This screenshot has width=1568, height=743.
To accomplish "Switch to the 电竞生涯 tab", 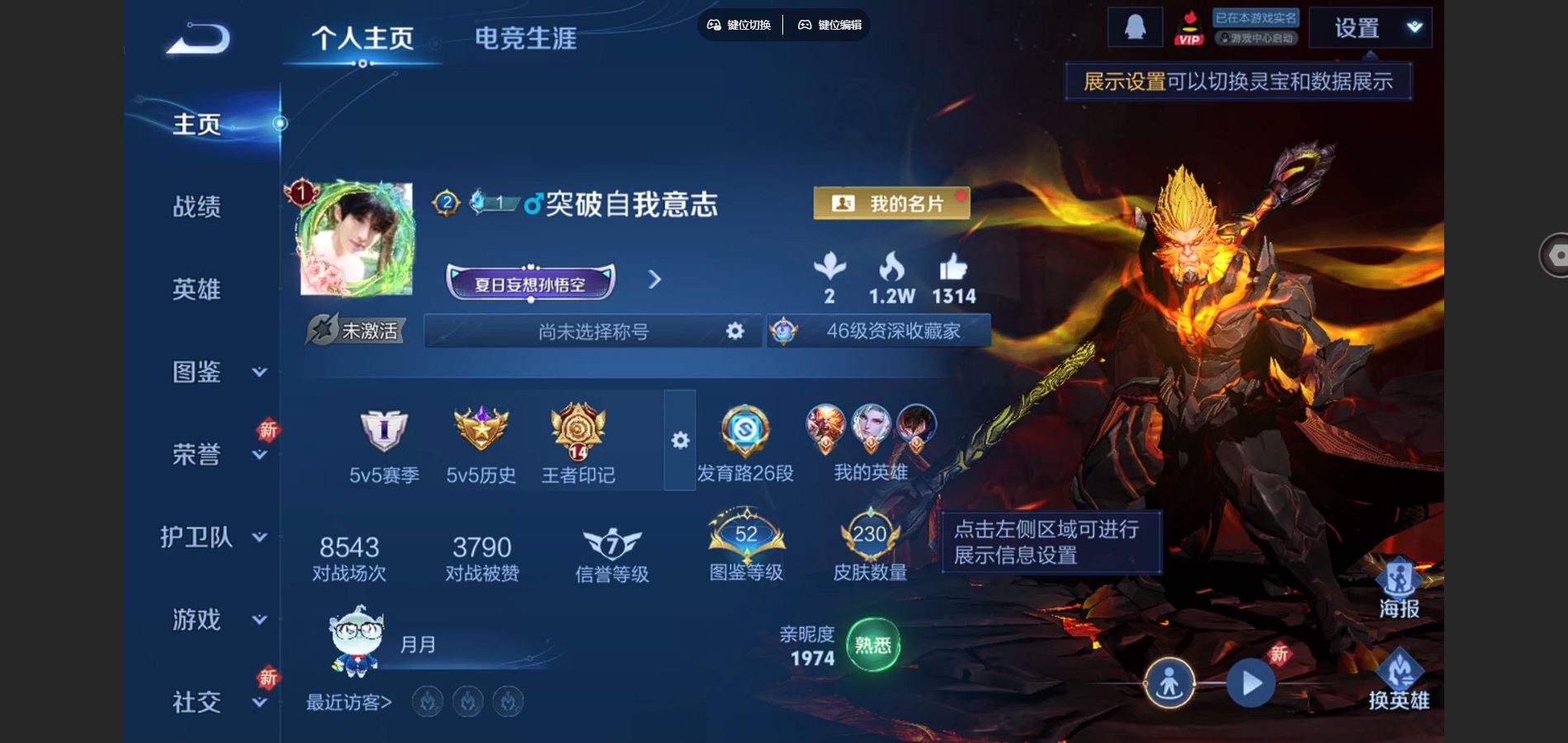I will (x=526, y=37).
